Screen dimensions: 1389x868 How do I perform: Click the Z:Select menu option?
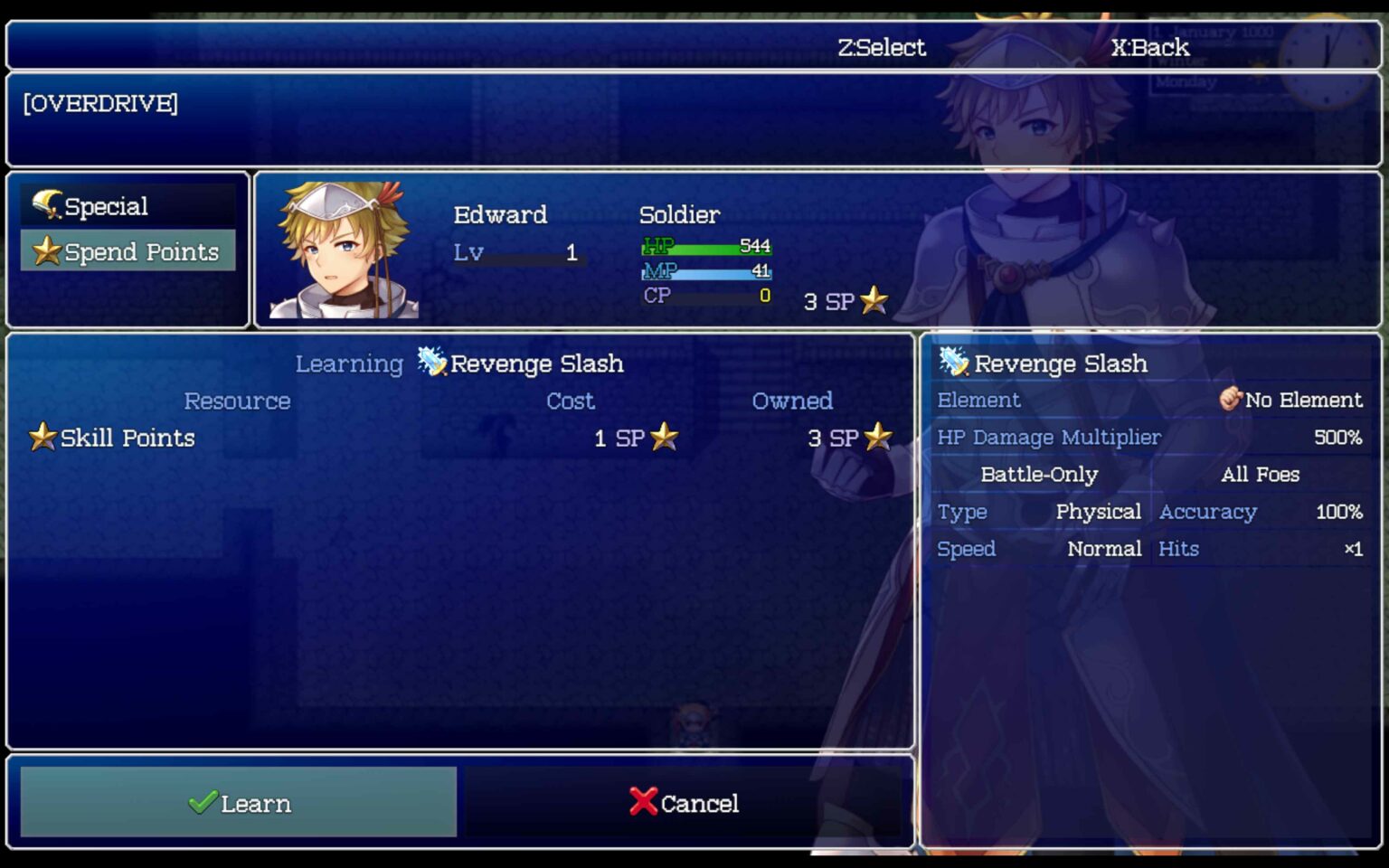click(882, 47)
